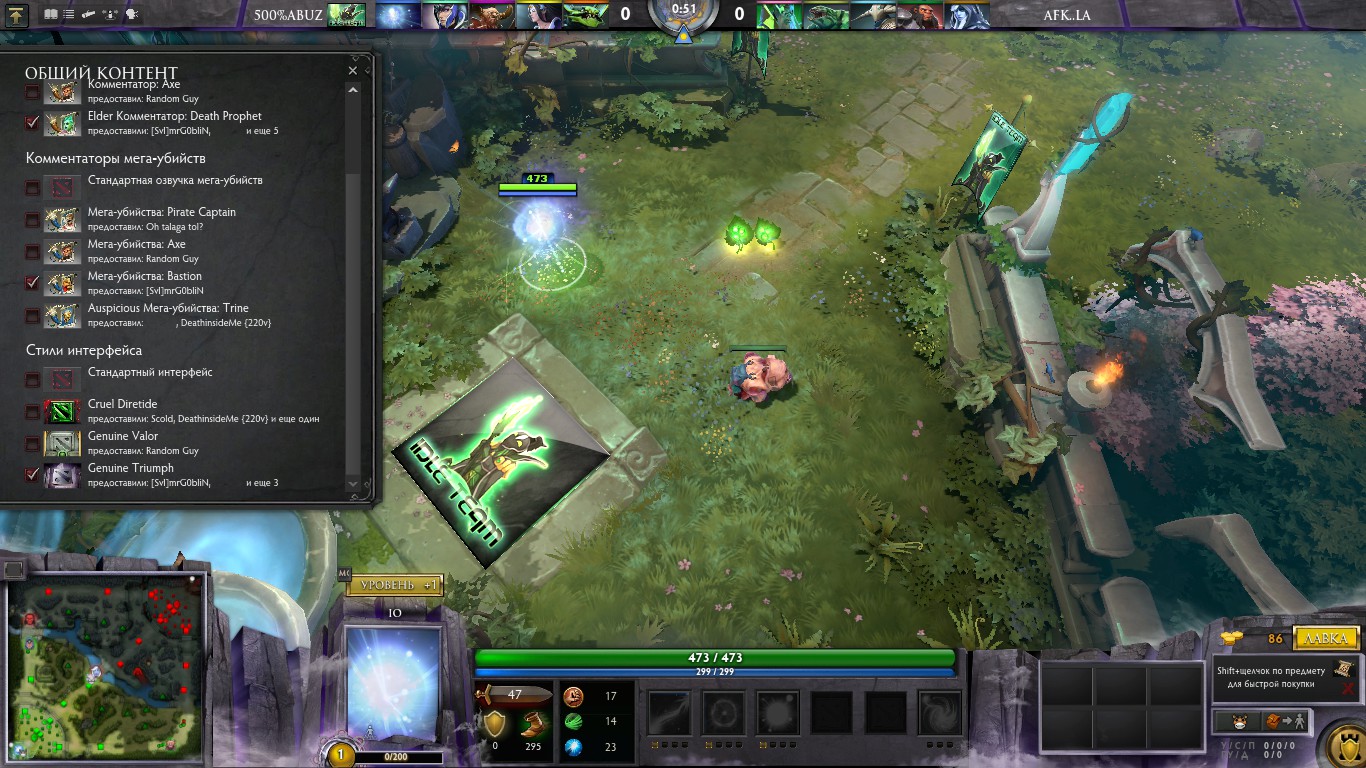Image resolution: width=1366 pixels, height=768 pixels.
Task: Open the main menu arrow button
Action: pos(18,15)
